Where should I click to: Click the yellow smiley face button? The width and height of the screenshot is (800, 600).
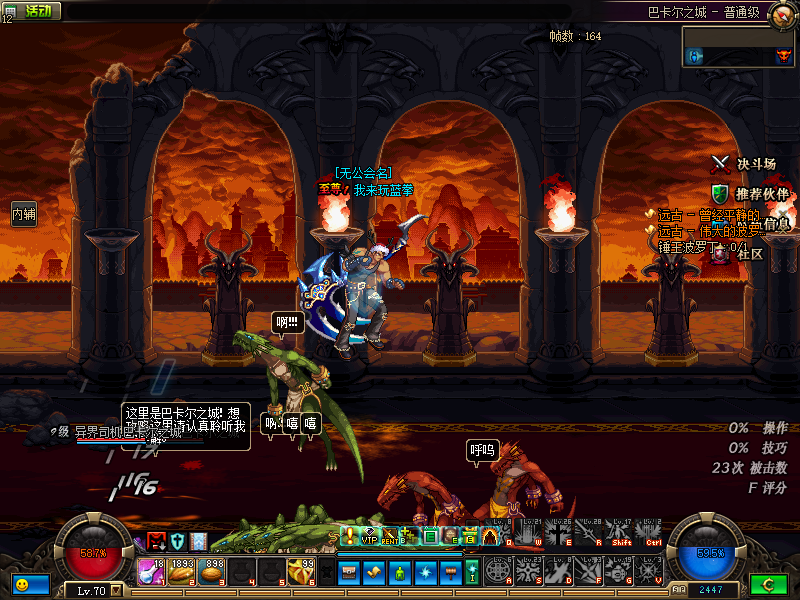point(22,583)
